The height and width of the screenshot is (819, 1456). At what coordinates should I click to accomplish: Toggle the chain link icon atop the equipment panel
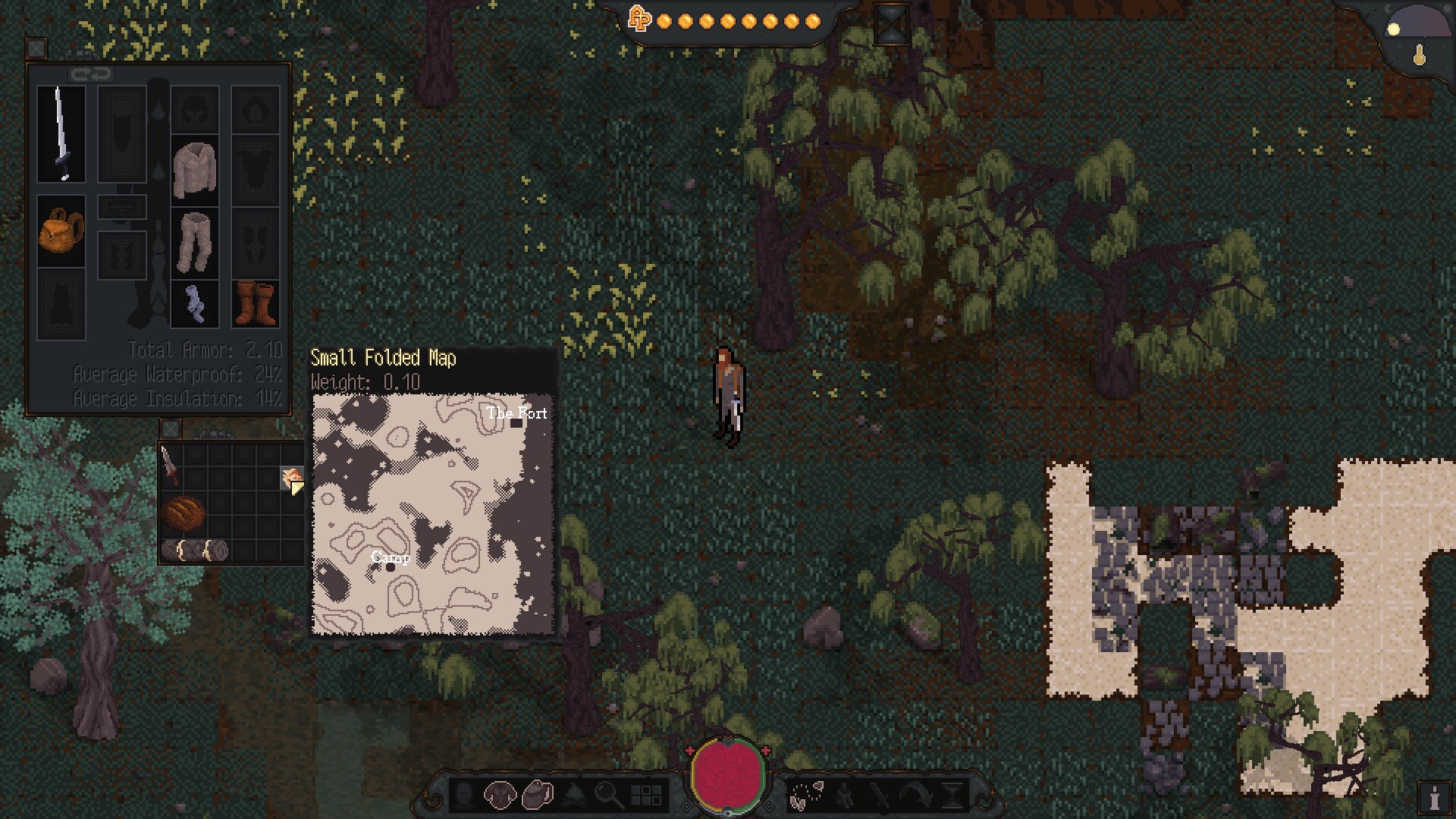(x=91, y=73)
